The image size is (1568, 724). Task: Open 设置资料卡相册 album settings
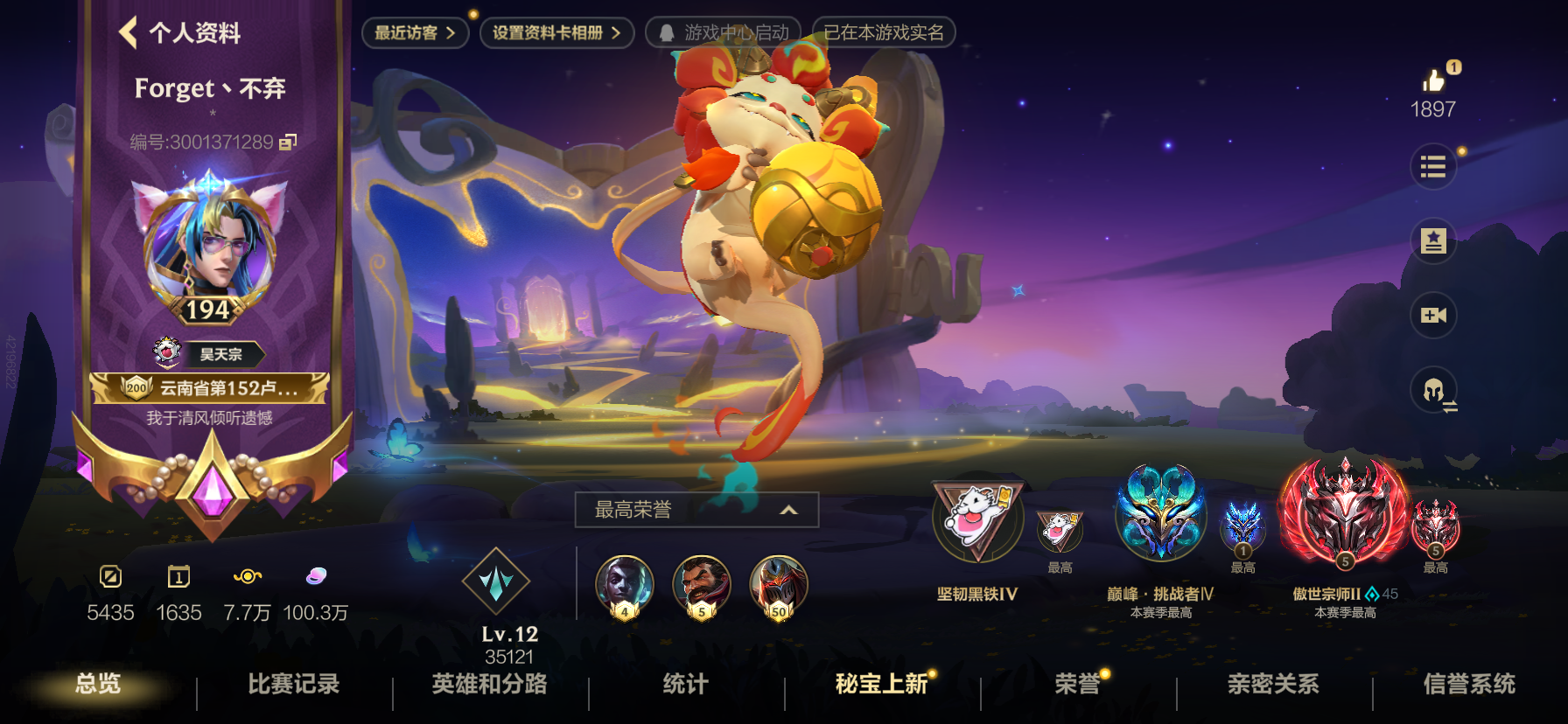click(556, 33)
